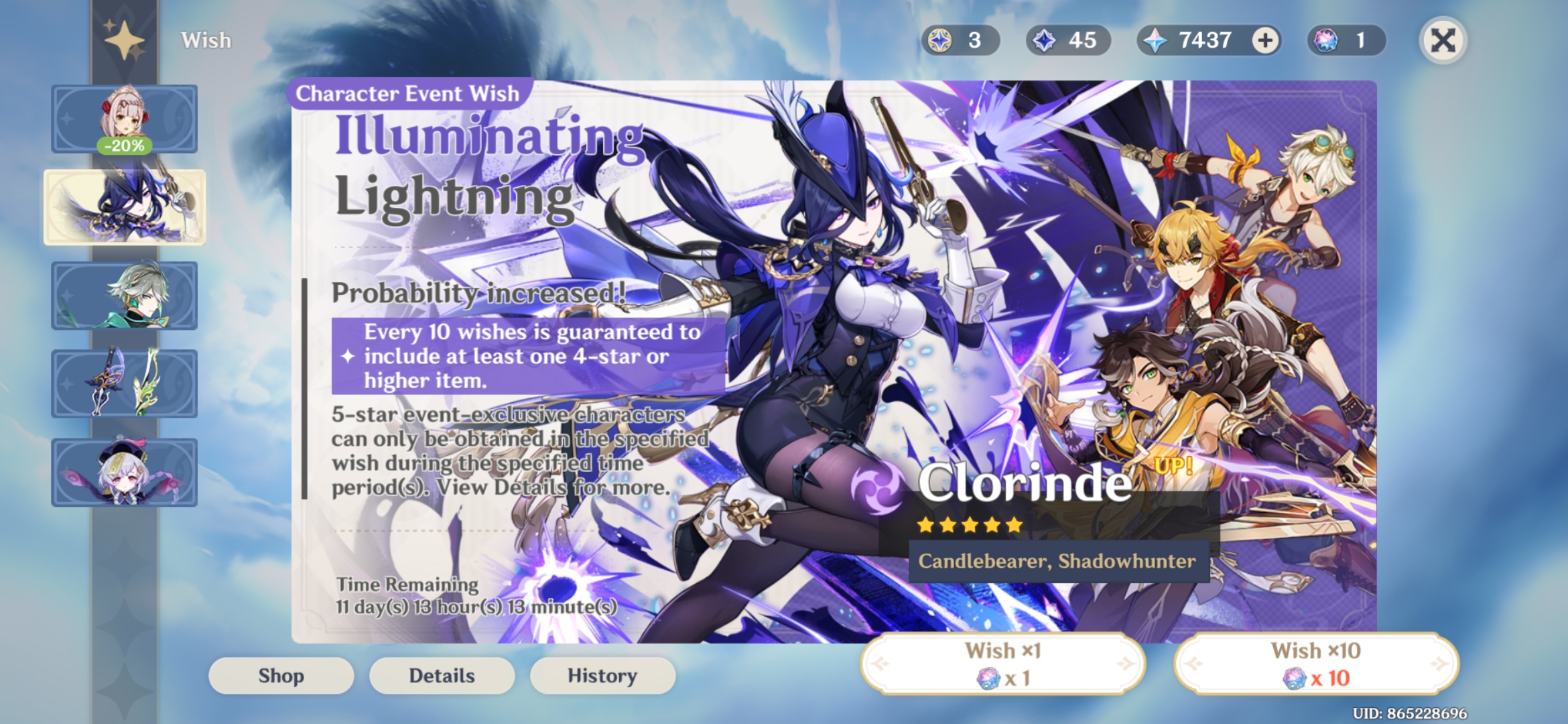View Details of the current banner
The image size is (1568, 724).
point(441,676)
